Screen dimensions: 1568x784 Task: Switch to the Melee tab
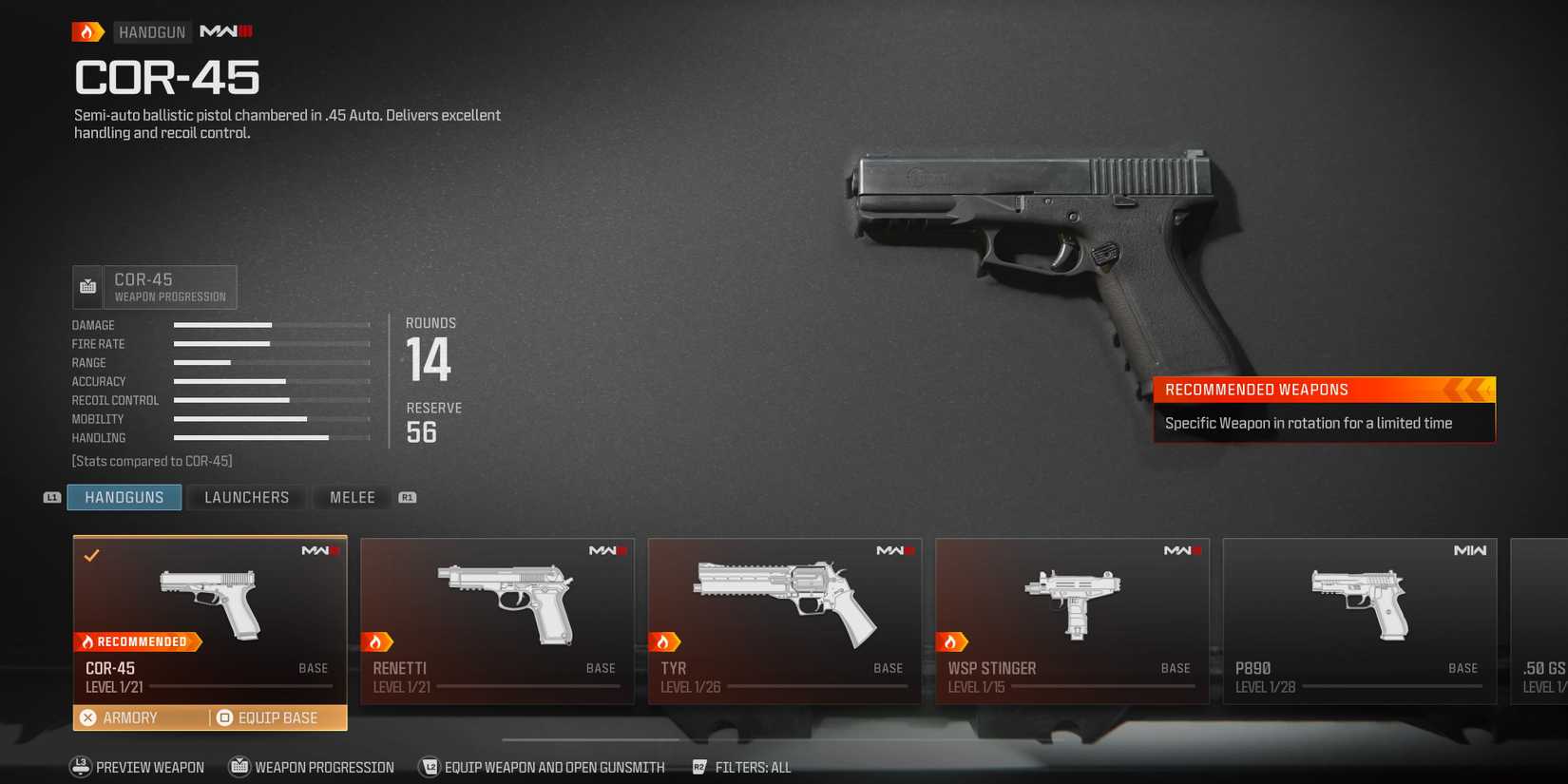pyautogui.click(x=352, y=497)
